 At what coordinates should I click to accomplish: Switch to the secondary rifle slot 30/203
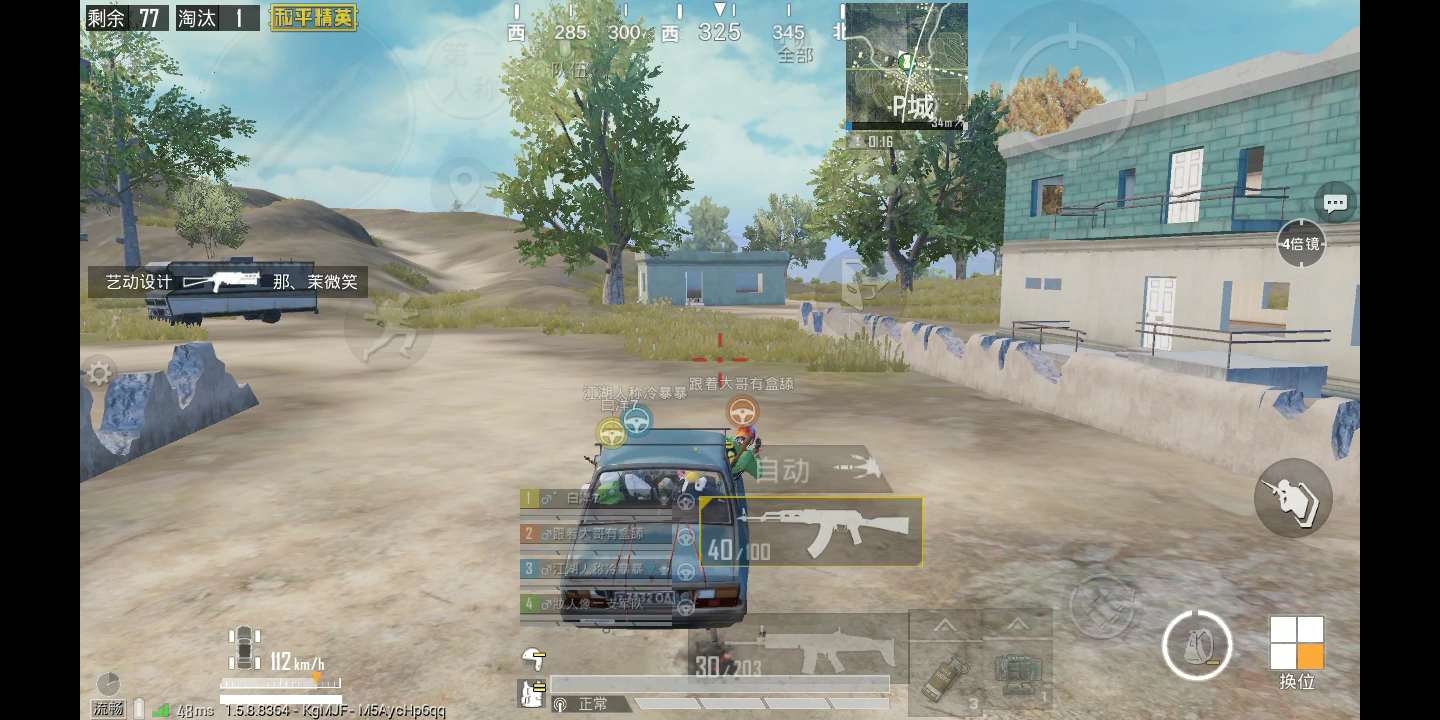(798, 650)
